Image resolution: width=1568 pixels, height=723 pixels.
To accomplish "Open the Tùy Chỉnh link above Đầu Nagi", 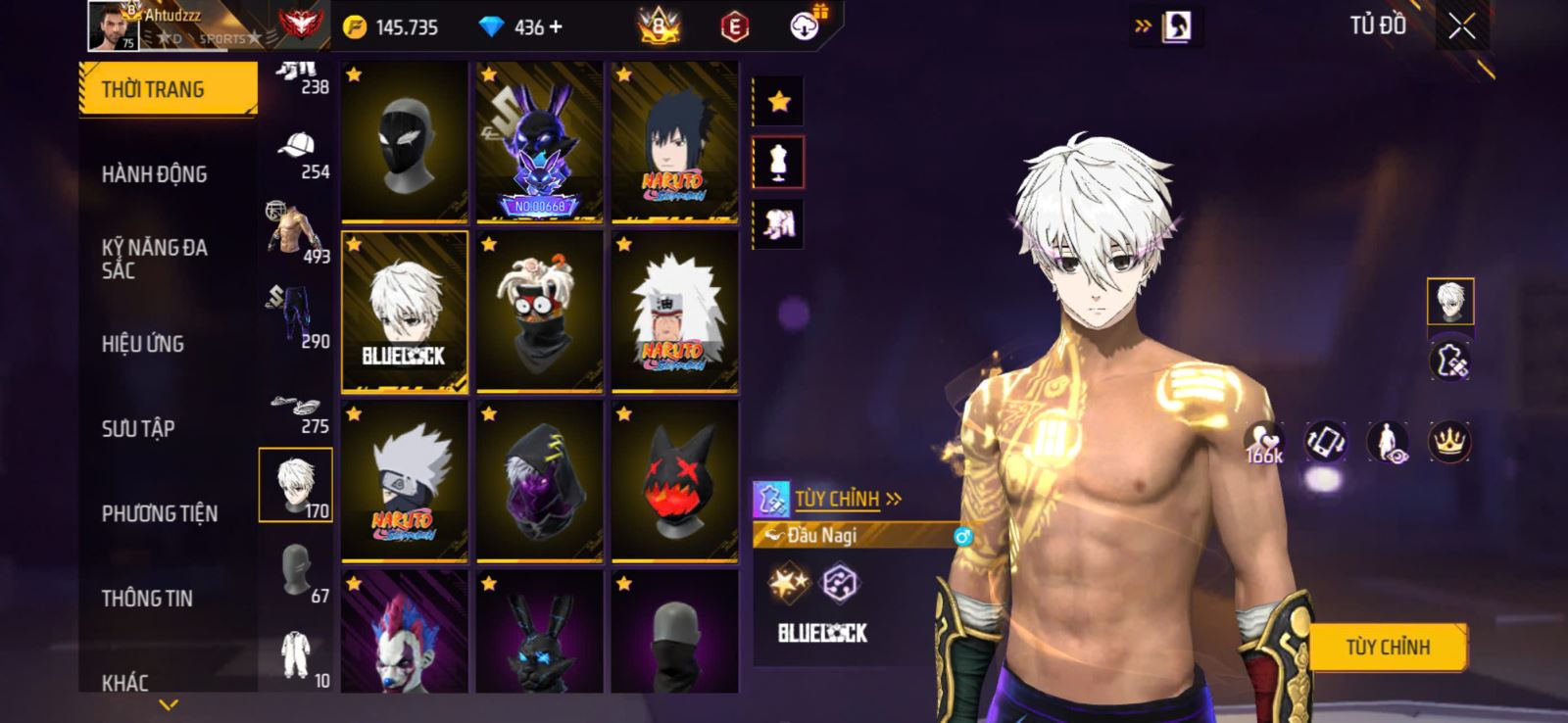I will pos(847,500).
